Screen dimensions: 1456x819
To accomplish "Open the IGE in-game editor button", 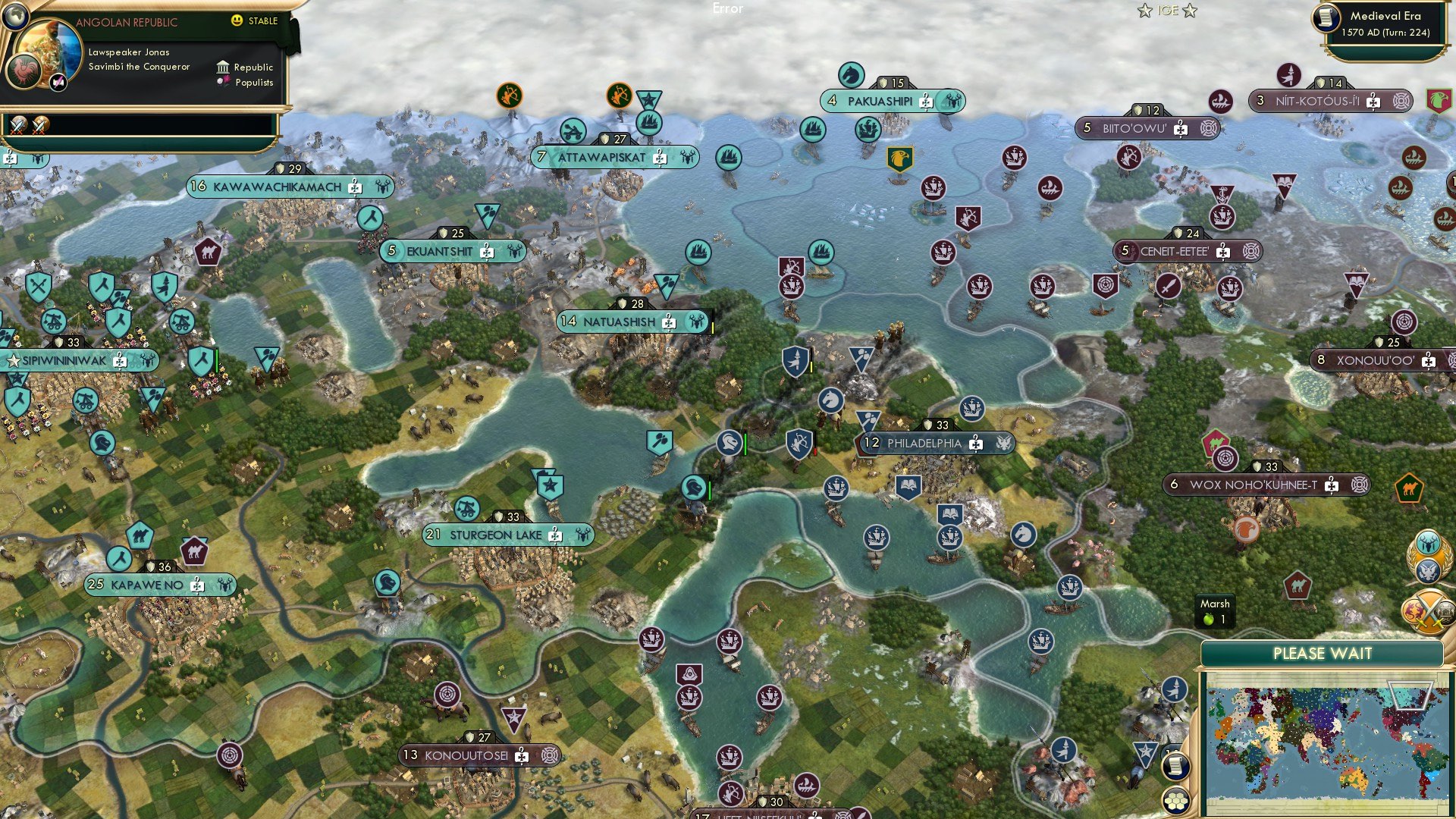I will click(1167, 11).
